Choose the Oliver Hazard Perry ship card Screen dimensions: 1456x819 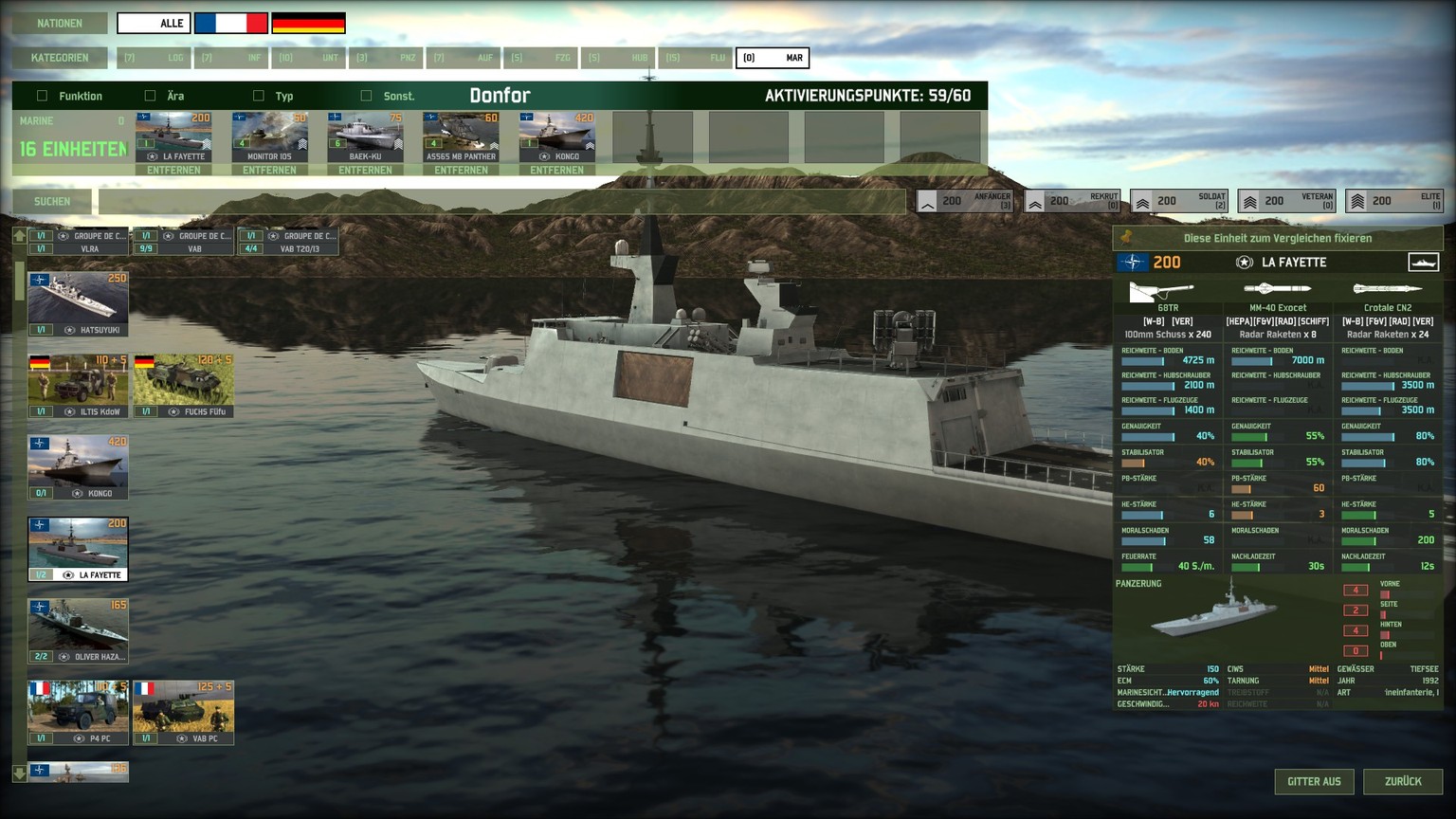click(x=78, y=630)
